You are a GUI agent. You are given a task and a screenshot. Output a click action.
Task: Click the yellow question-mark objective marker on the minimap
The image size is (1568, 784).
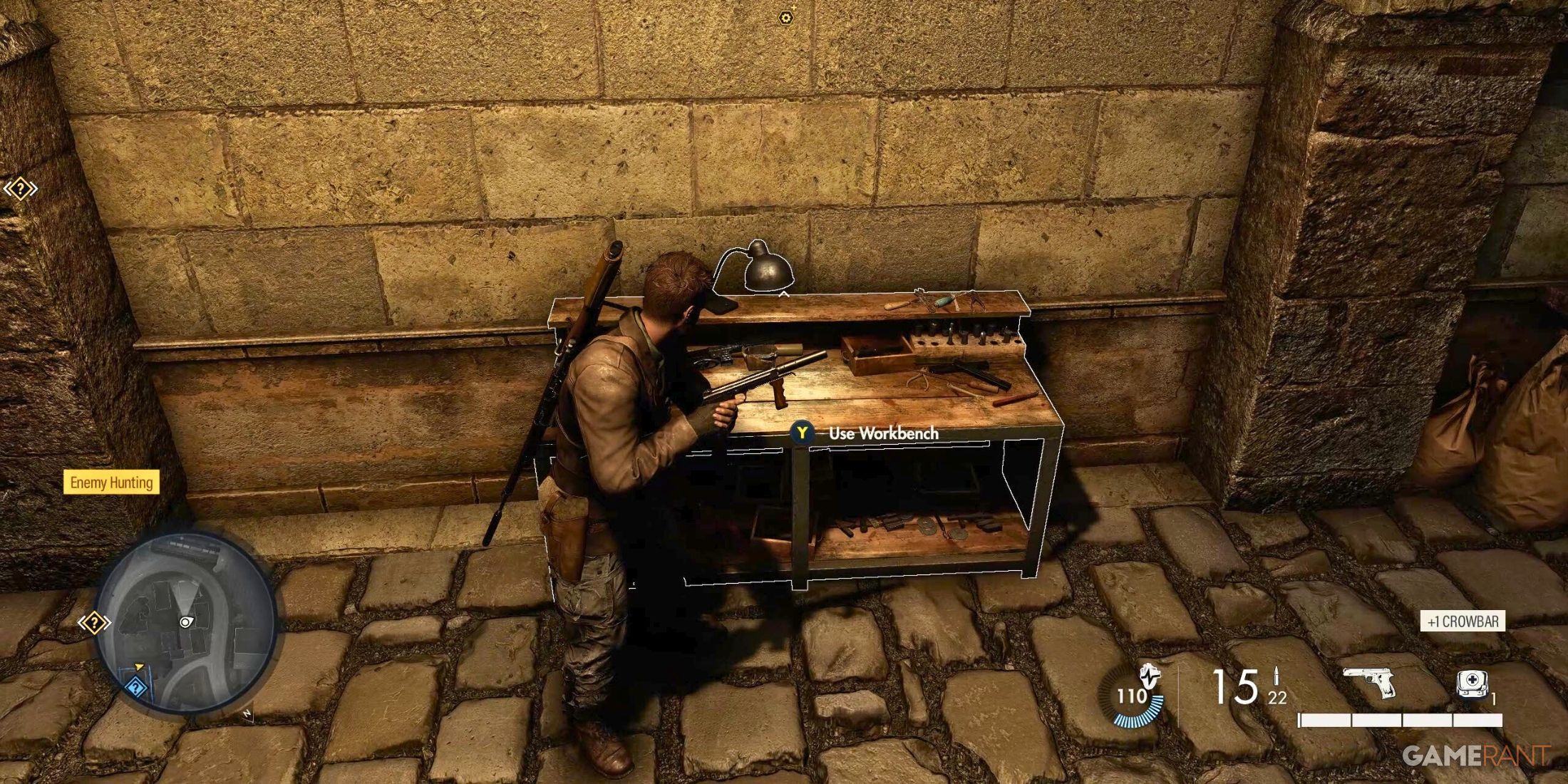[x=95, y=622]
